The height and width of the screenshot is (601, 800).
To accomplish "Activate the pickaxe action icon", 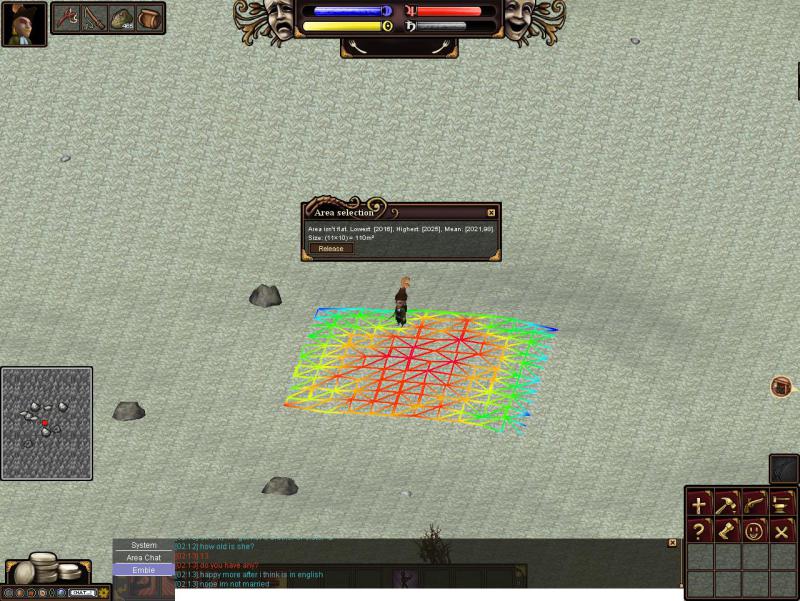I will click(x=727, y=505).
